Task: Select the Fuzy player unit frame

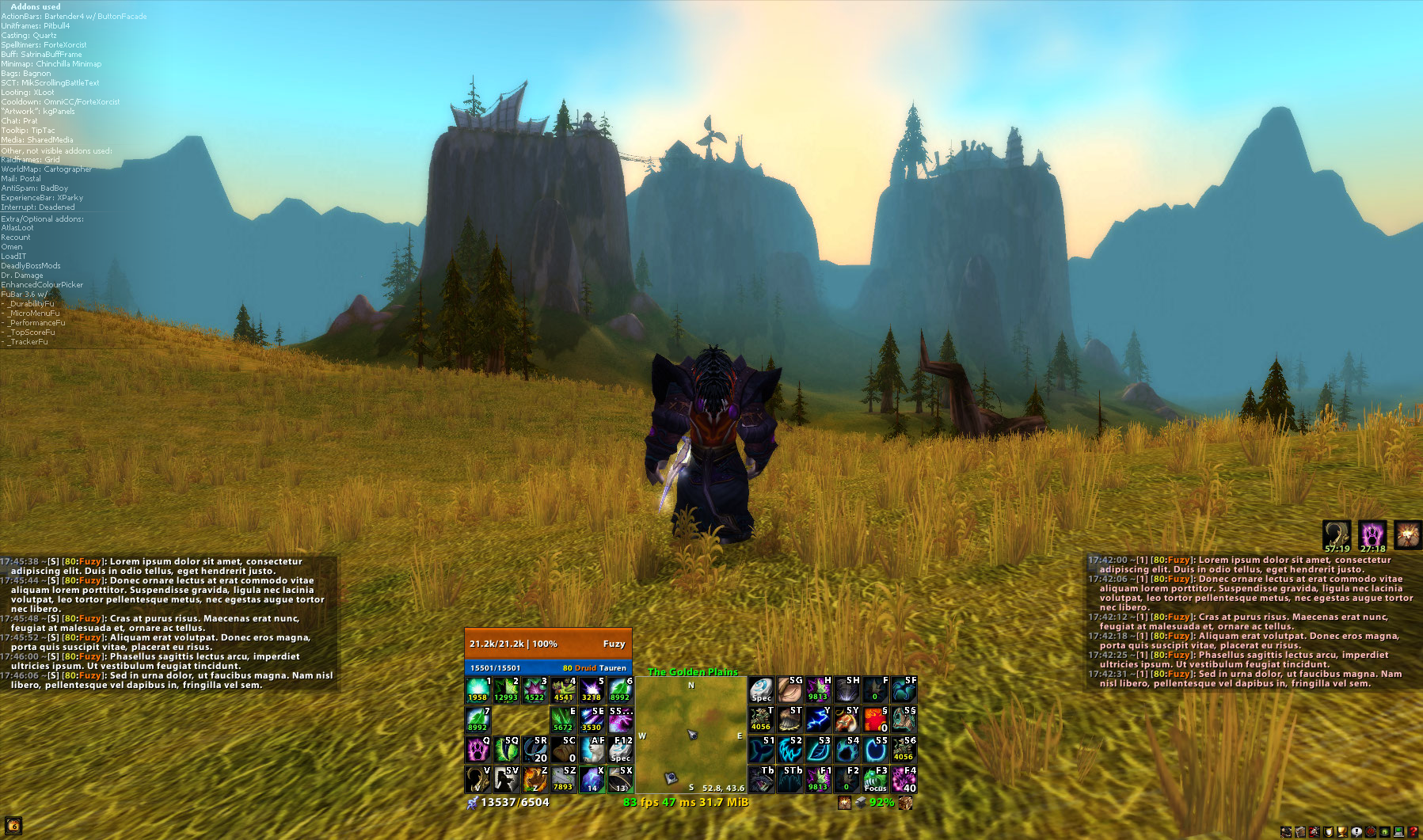Action: point(548,644)
